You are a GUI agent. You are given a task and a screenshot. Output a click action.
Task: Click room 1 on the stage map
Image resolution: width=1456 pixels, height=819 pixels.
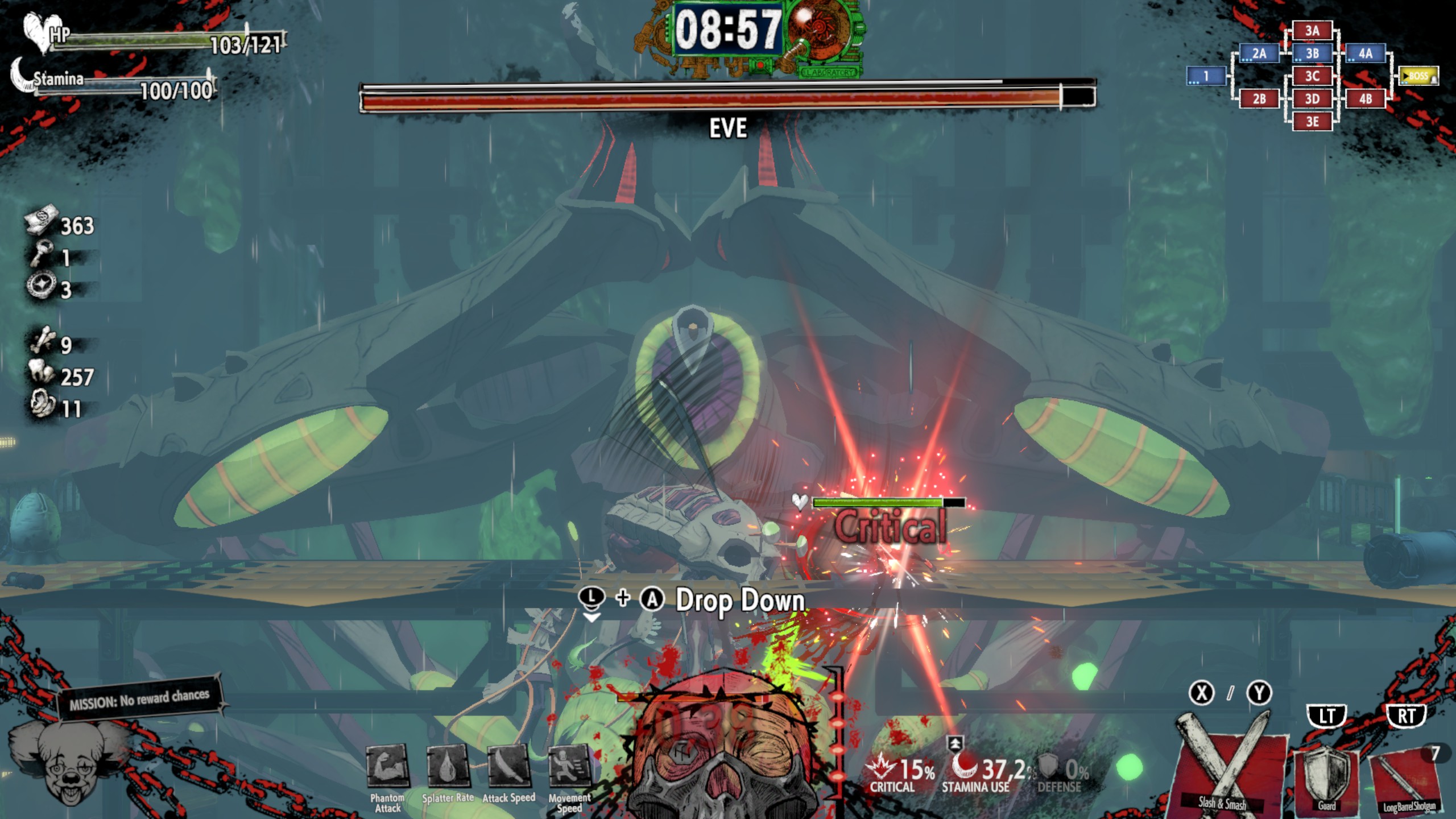point(1206,76)
